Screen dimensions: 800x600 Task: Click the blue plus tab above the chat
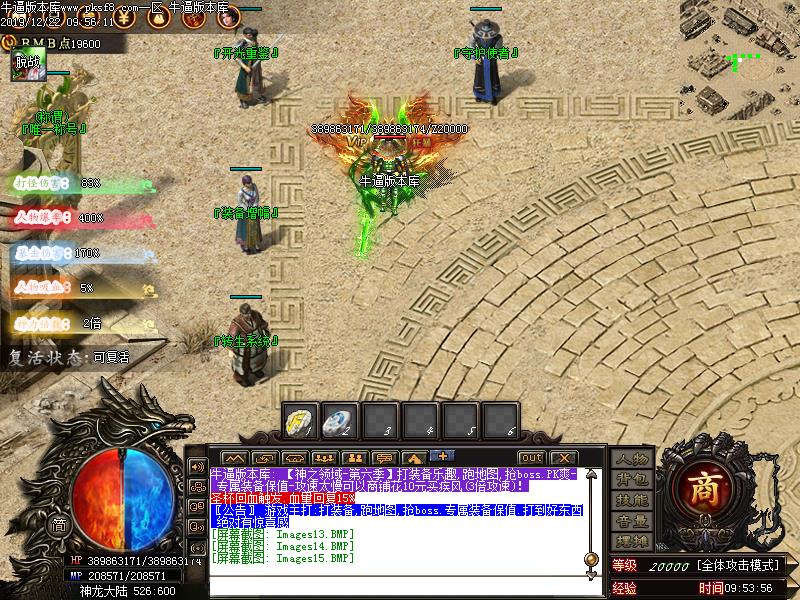pos(441,456)
